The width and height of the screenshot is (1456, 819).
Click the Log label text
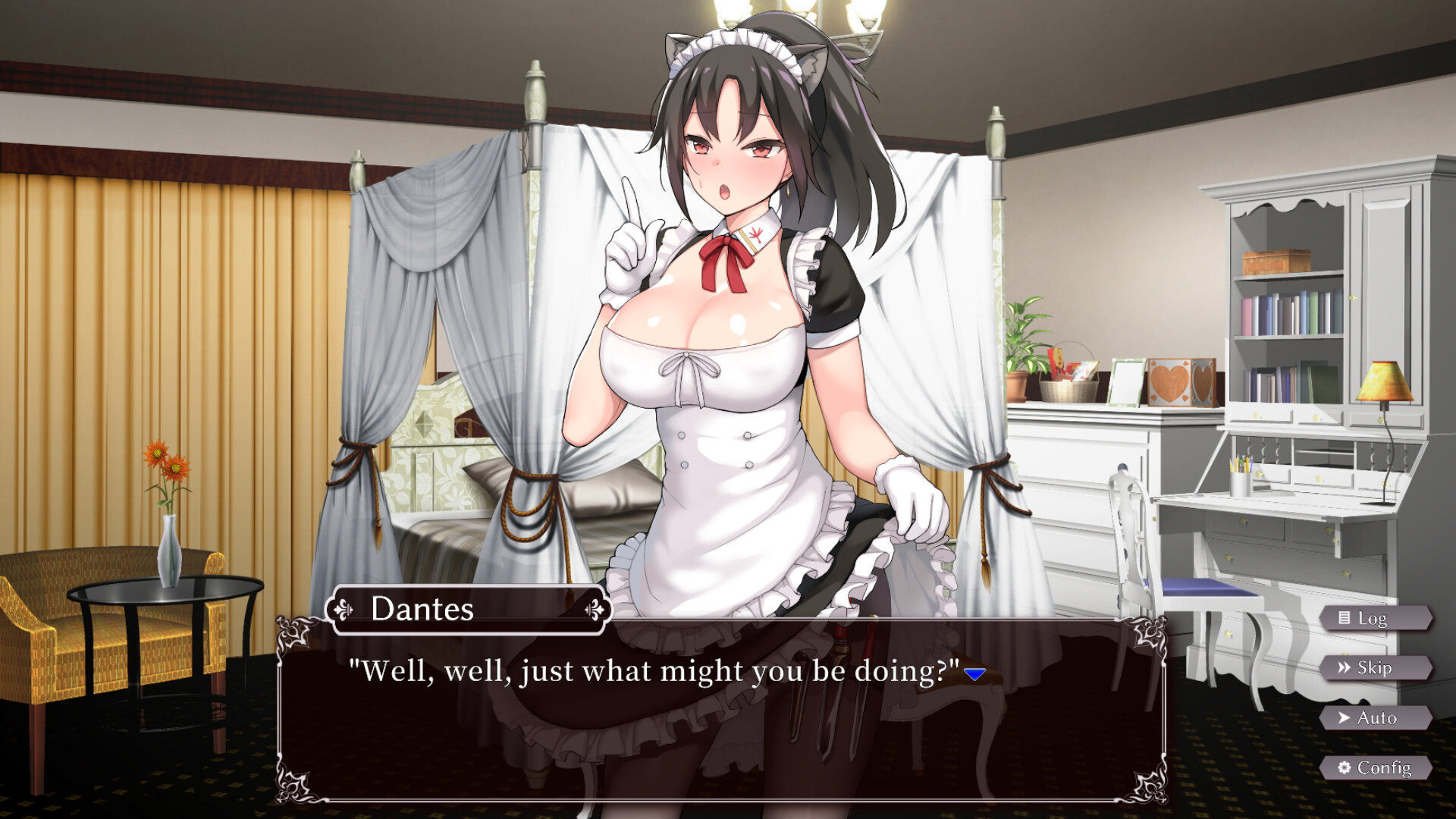pos(1374,619)
